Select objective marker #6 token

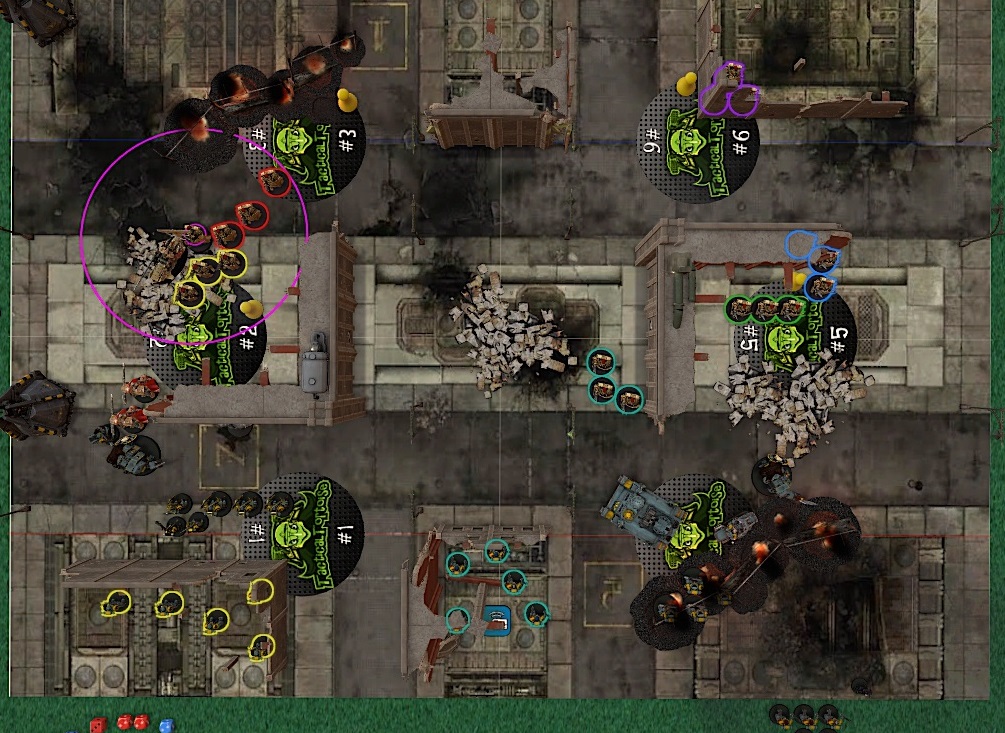click(698, 143)
